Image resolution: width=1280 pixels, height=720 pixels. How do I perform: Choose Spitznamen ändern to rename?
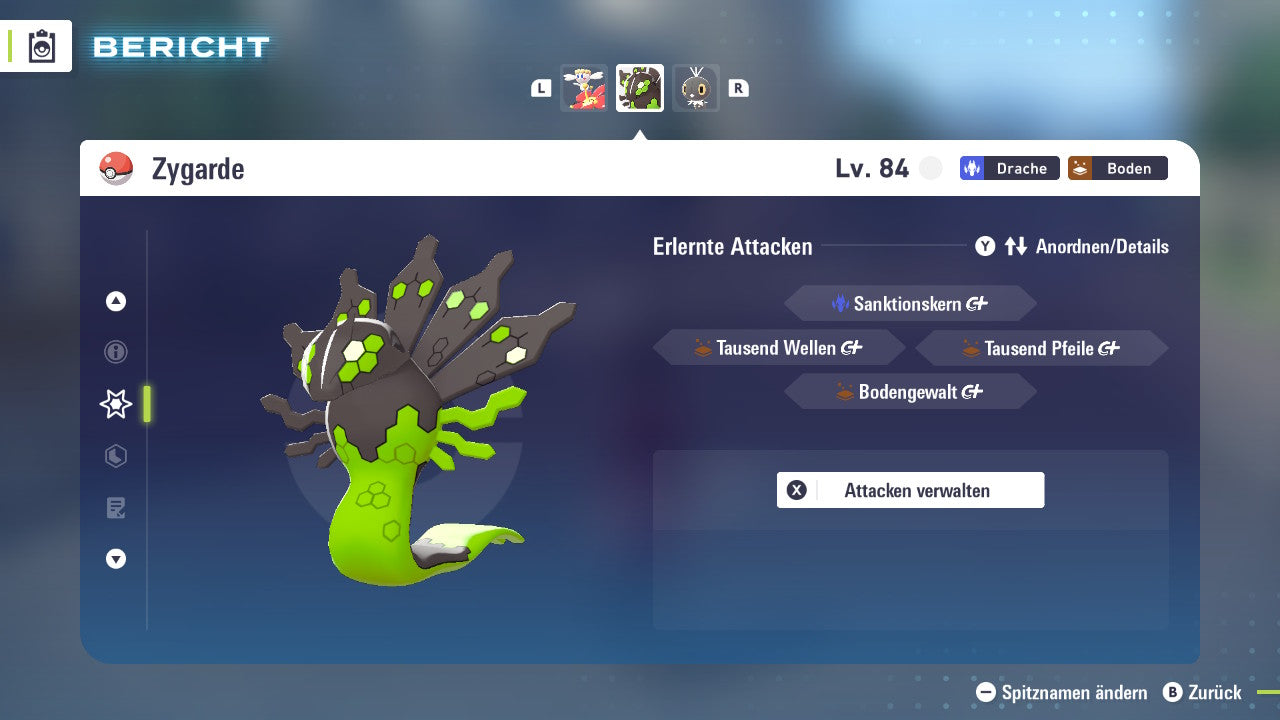click(x=1062, y=692)
